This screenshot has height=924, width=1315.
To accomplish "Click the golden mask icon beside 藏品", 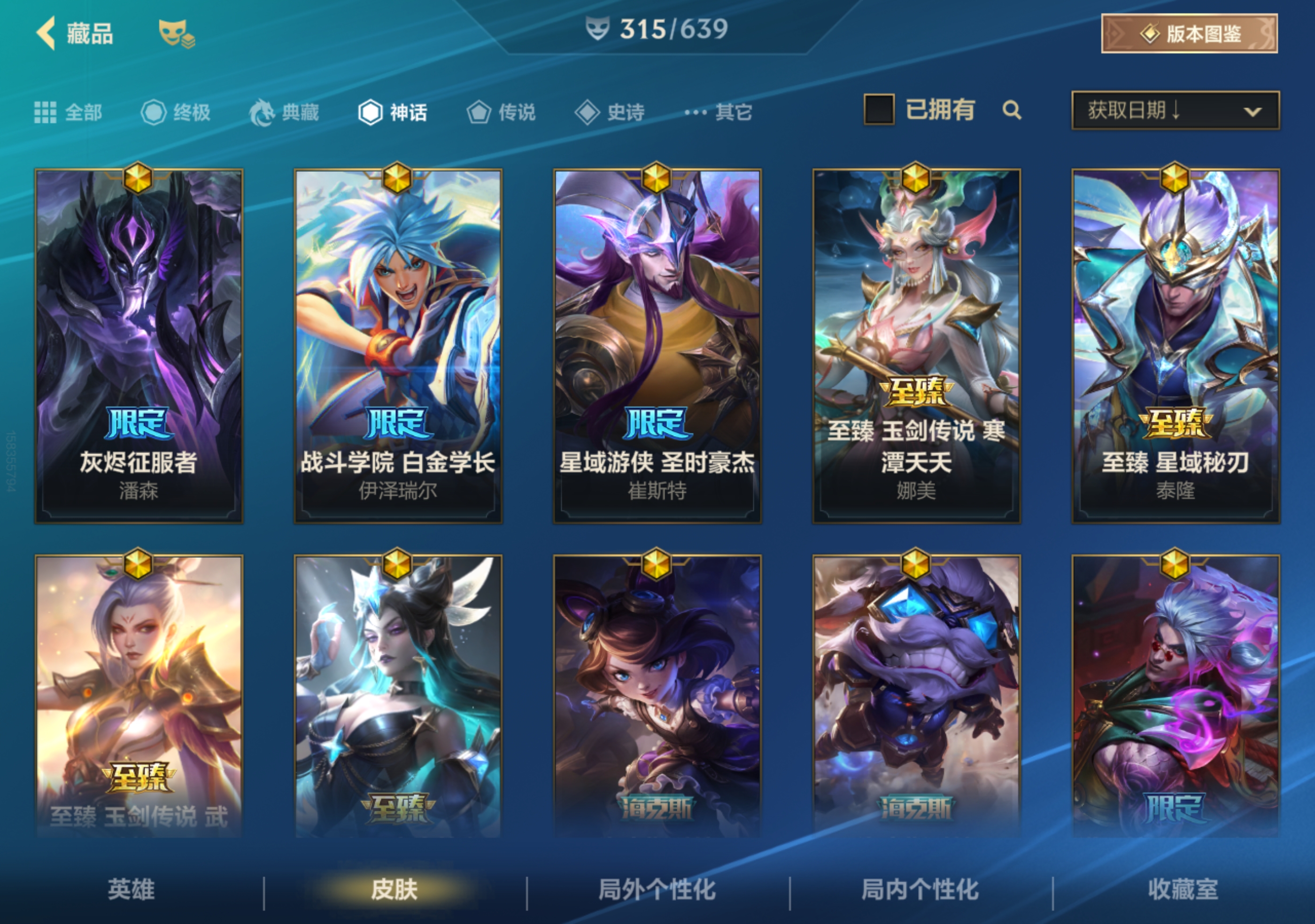I will coord(176,33).
